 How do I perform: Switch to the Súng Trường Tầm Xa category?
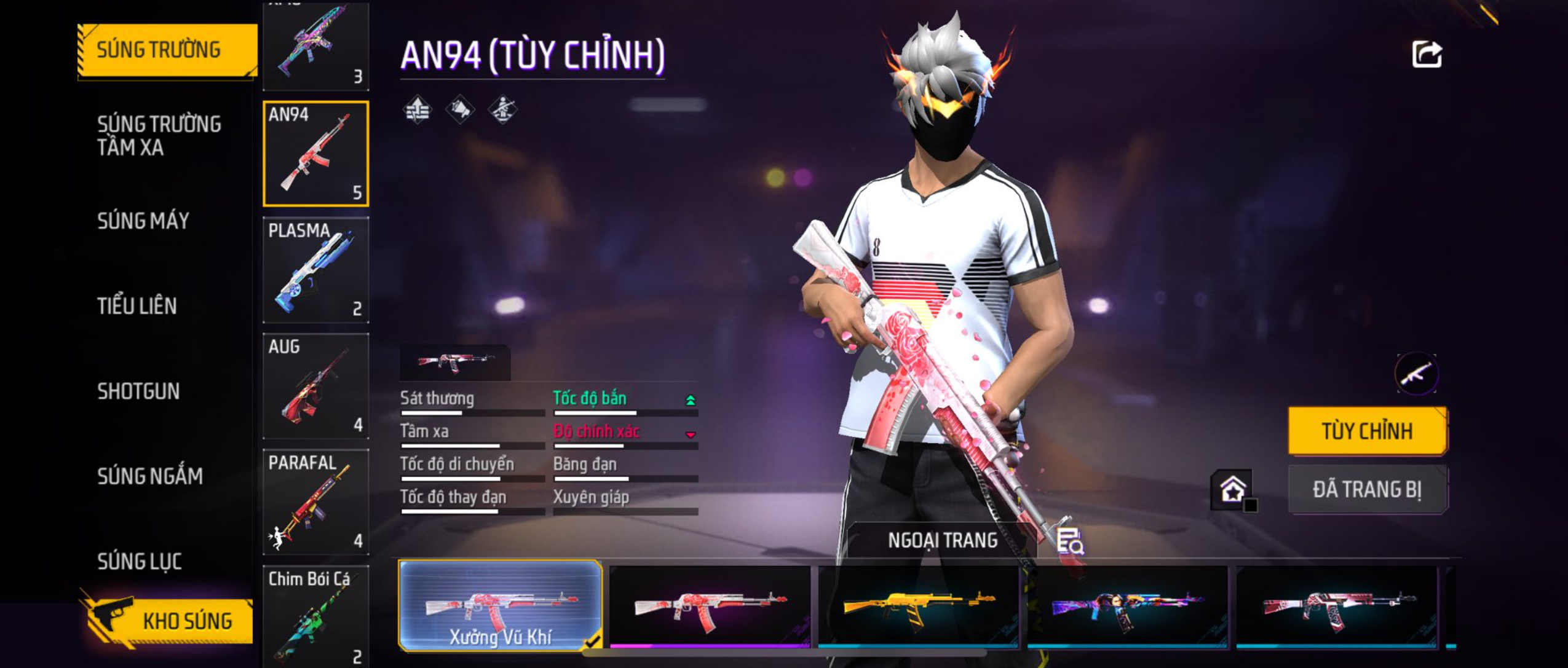coord(159,135)
